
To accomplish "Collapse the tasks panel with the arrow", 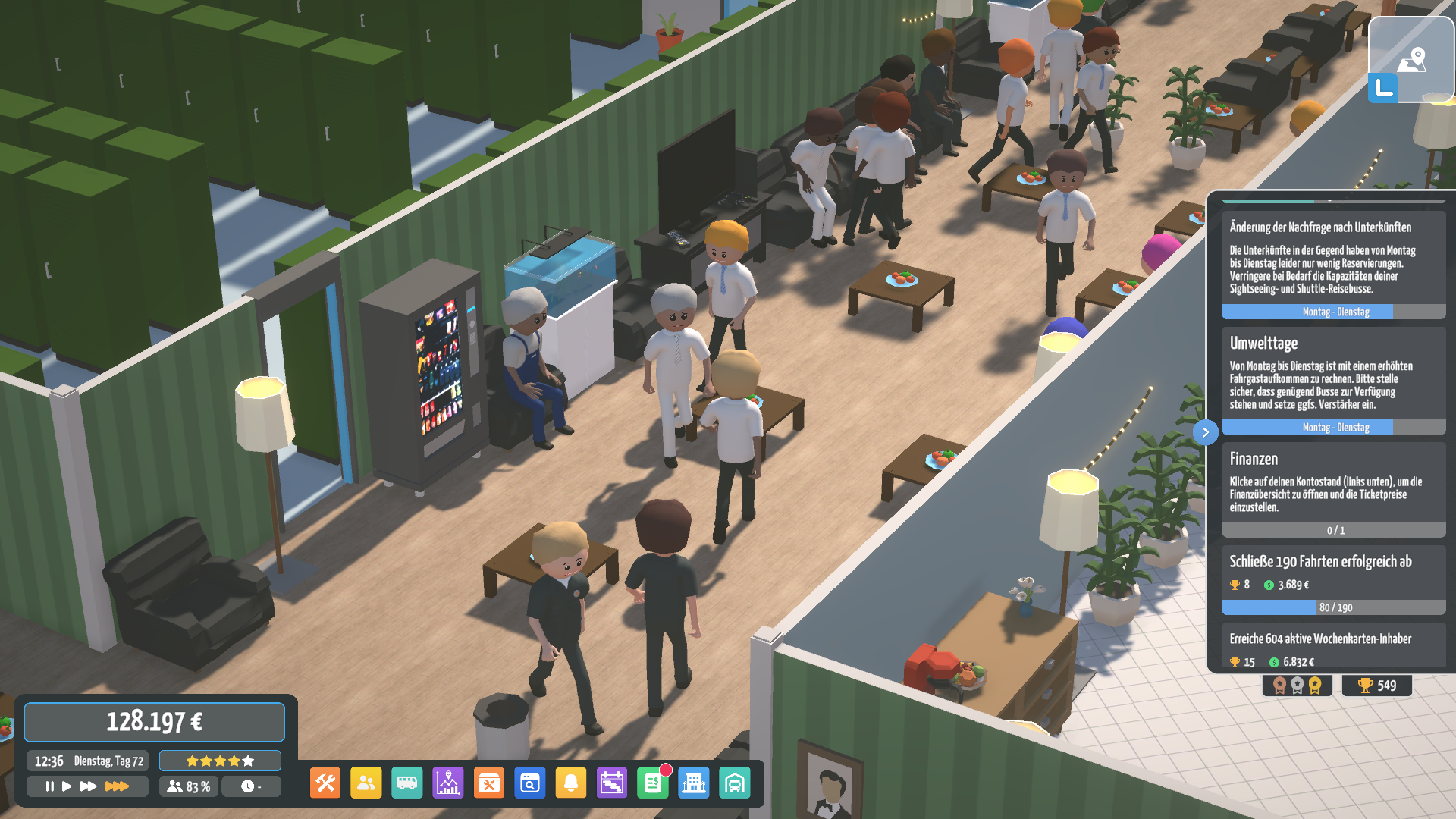I will click(1205, 432).
